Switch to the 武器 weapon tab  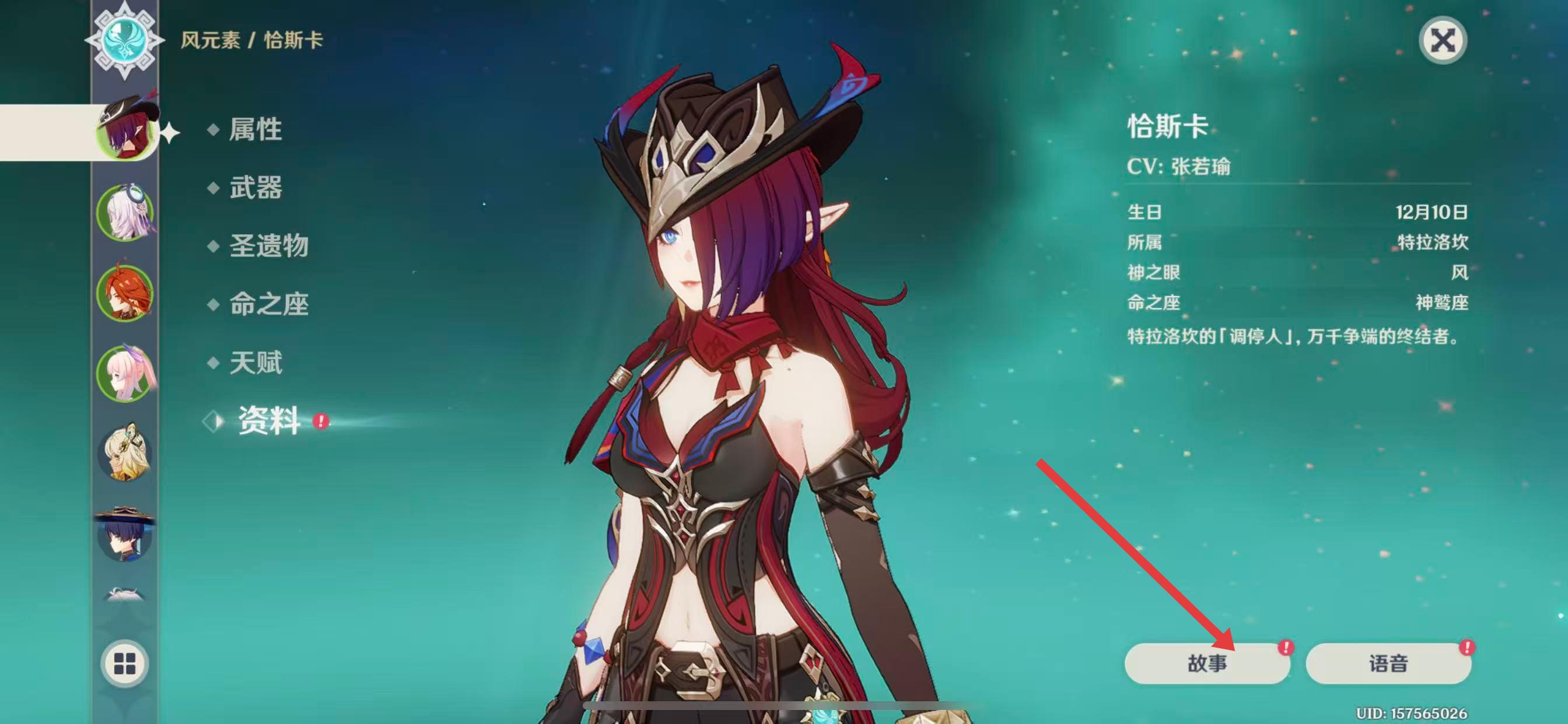point(255,187)
